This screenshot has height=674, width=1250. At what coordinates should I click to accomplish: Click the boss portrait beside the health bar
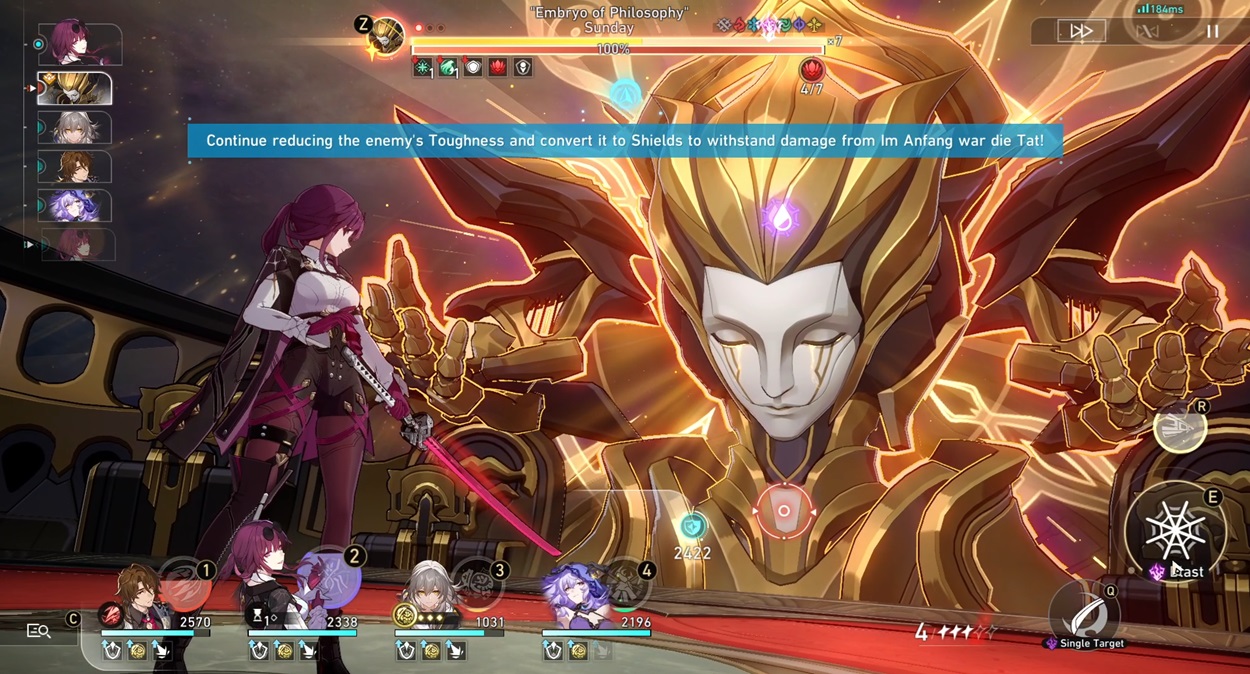coord(386,37)
